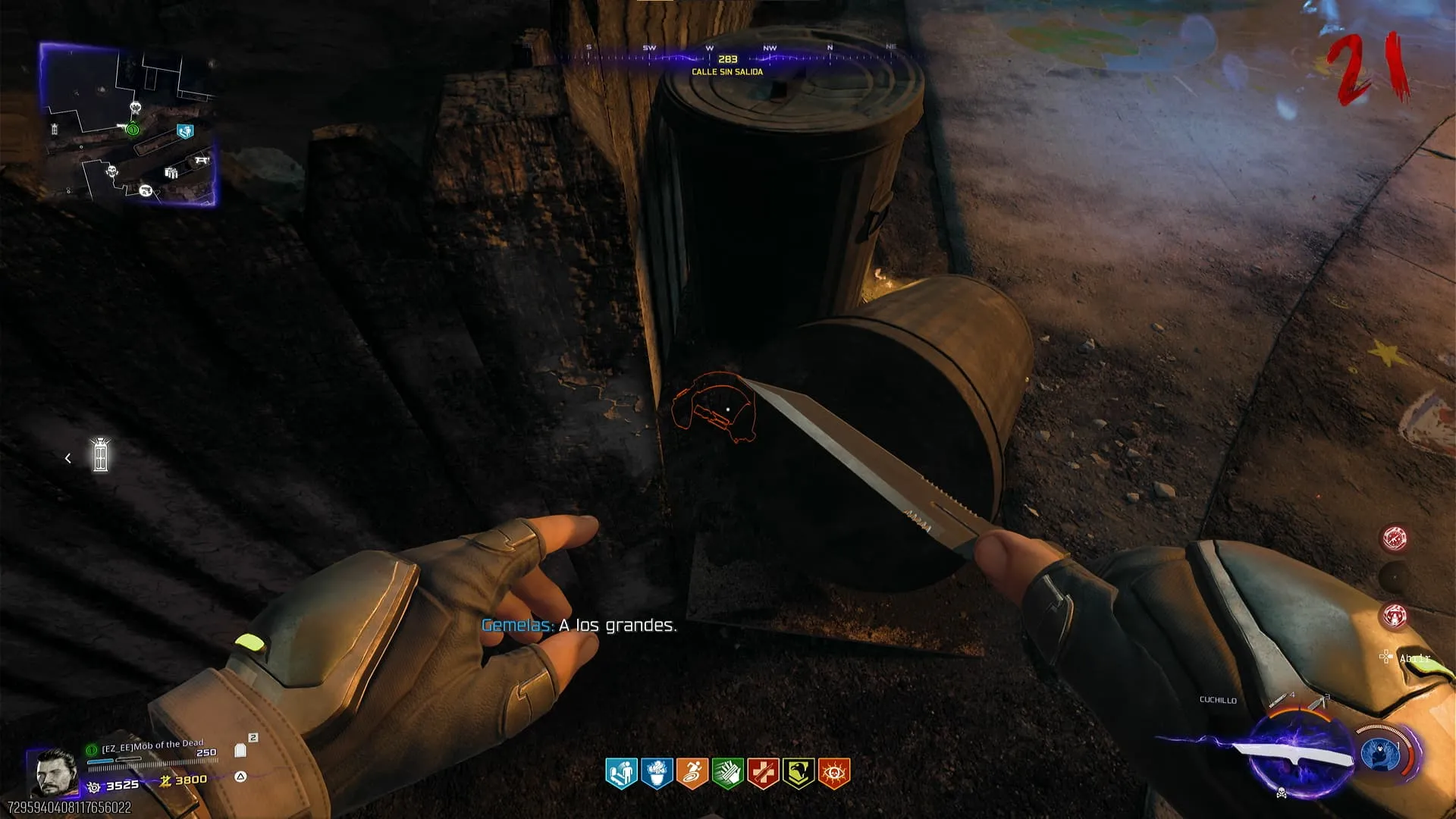
Task: Activate the blue hooded figure field upgrade
Action: [1380, 755]
